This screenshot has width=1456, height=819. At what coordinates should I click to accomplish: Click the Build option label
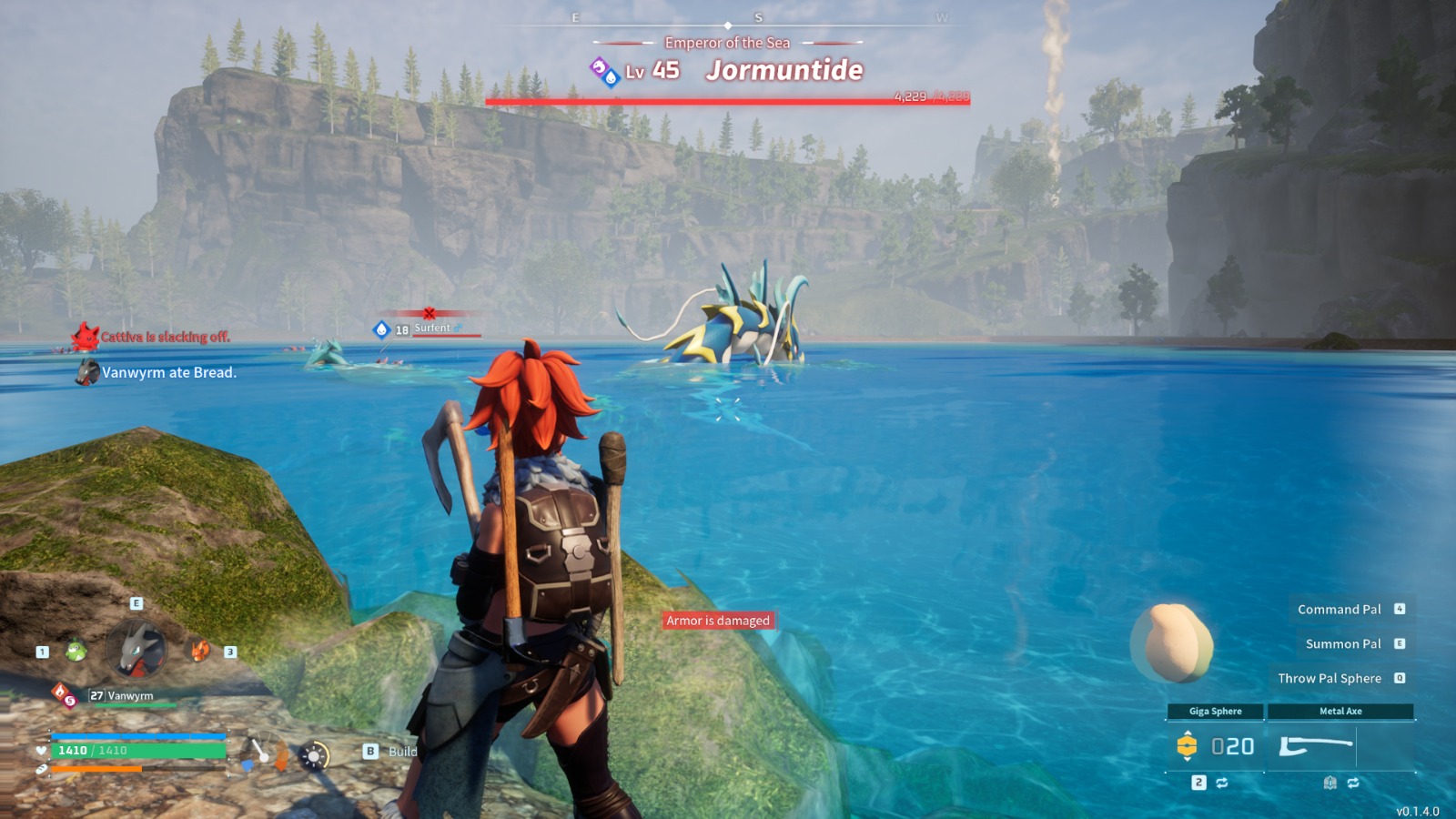click(x=402, y=752)
